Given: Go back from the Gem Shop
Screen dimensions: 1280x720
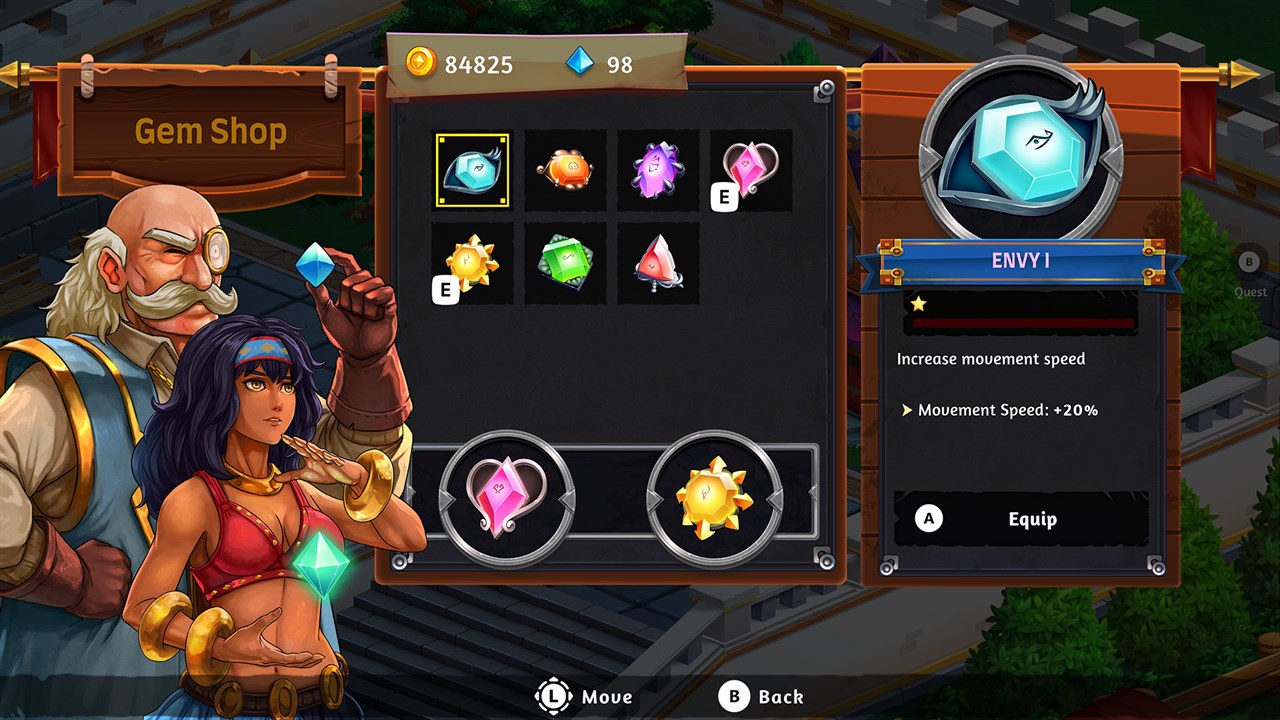Looking at the screenshot, I should pos(762,697).
